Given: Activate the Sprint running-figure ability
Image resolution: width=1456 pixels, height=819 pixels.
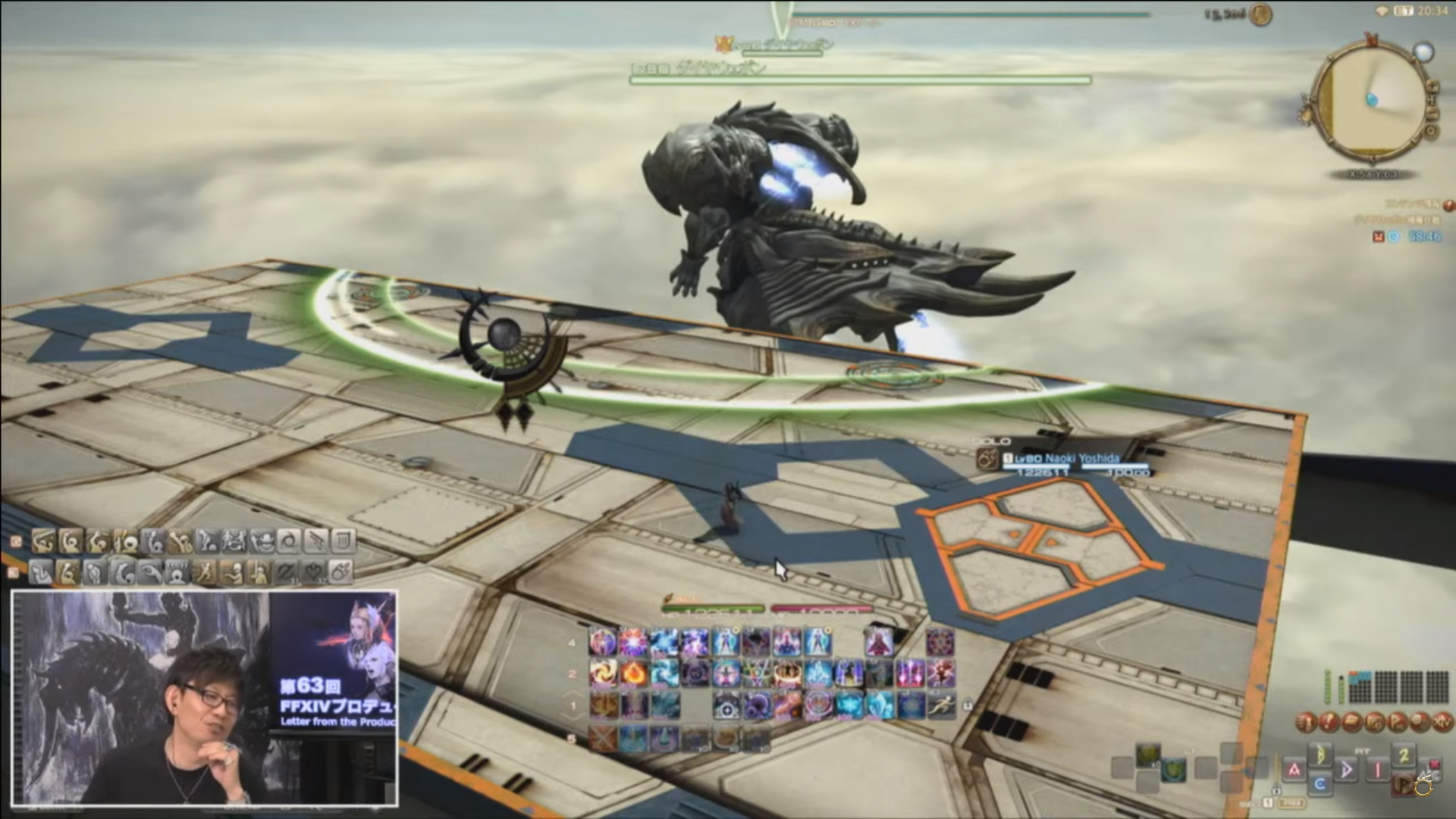Looking at the screenshot, I should 940,705.
